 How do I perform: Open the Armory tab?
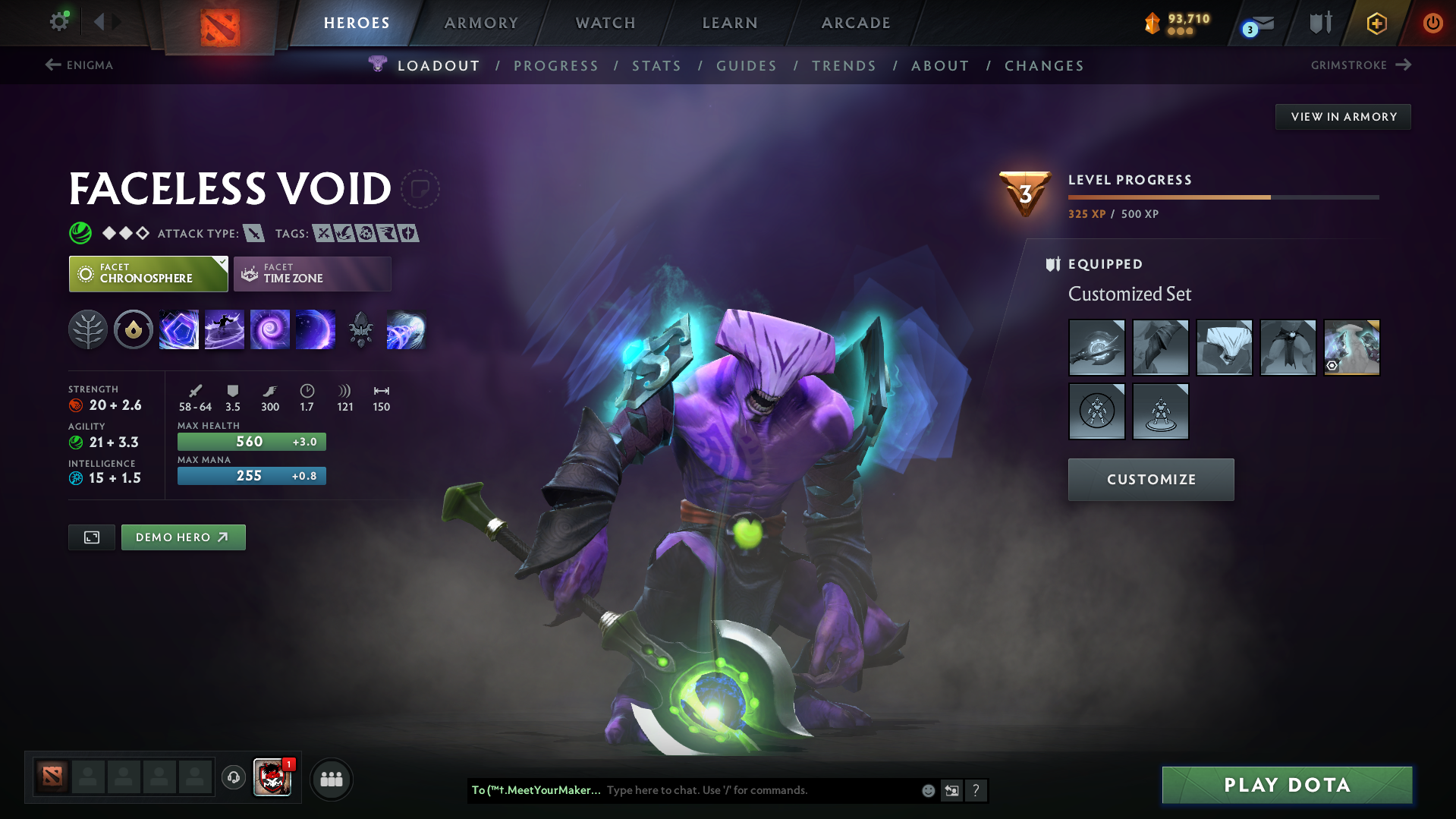[x=481, y=23]
